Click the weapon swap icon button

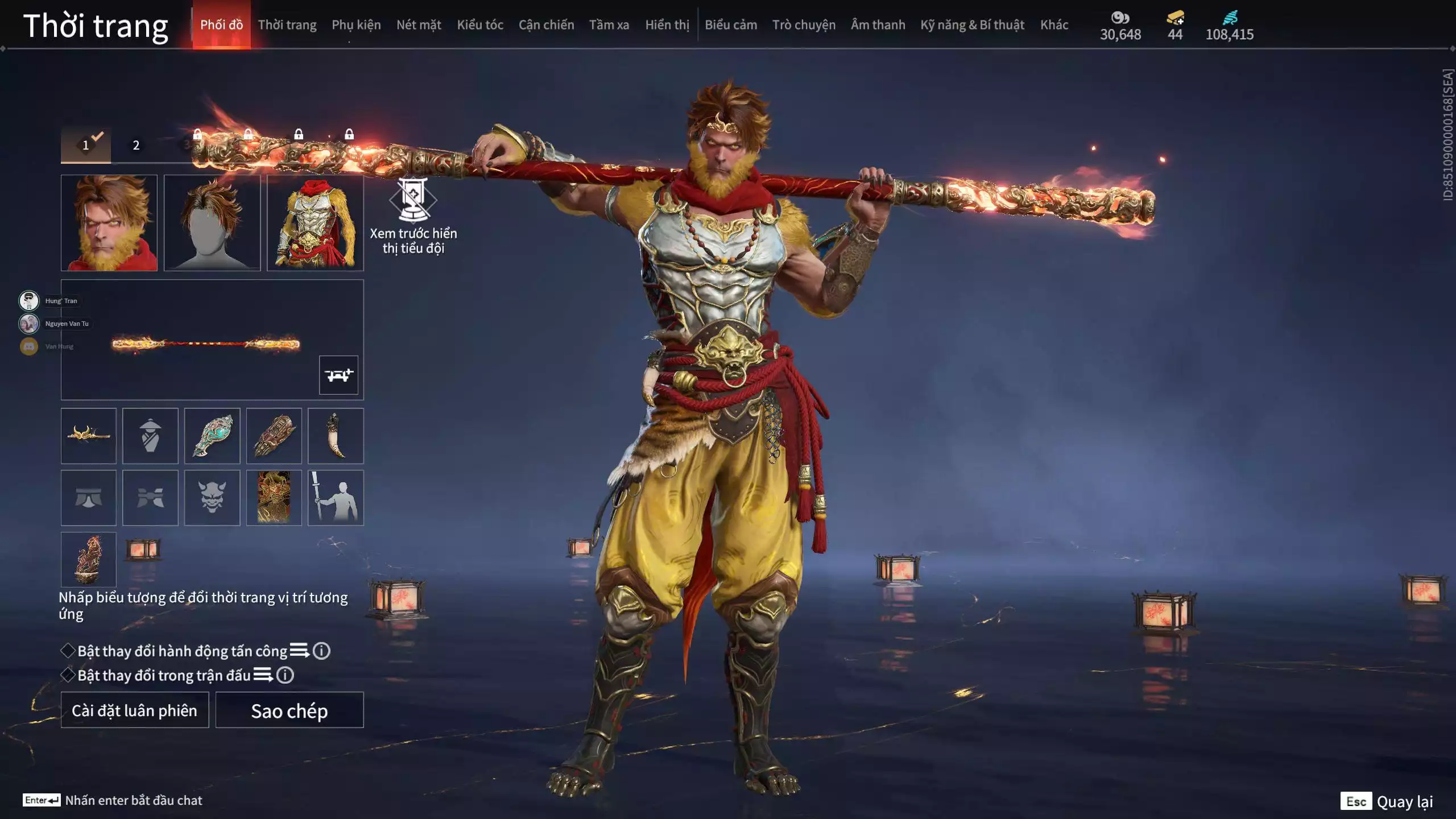pos(338,375)
